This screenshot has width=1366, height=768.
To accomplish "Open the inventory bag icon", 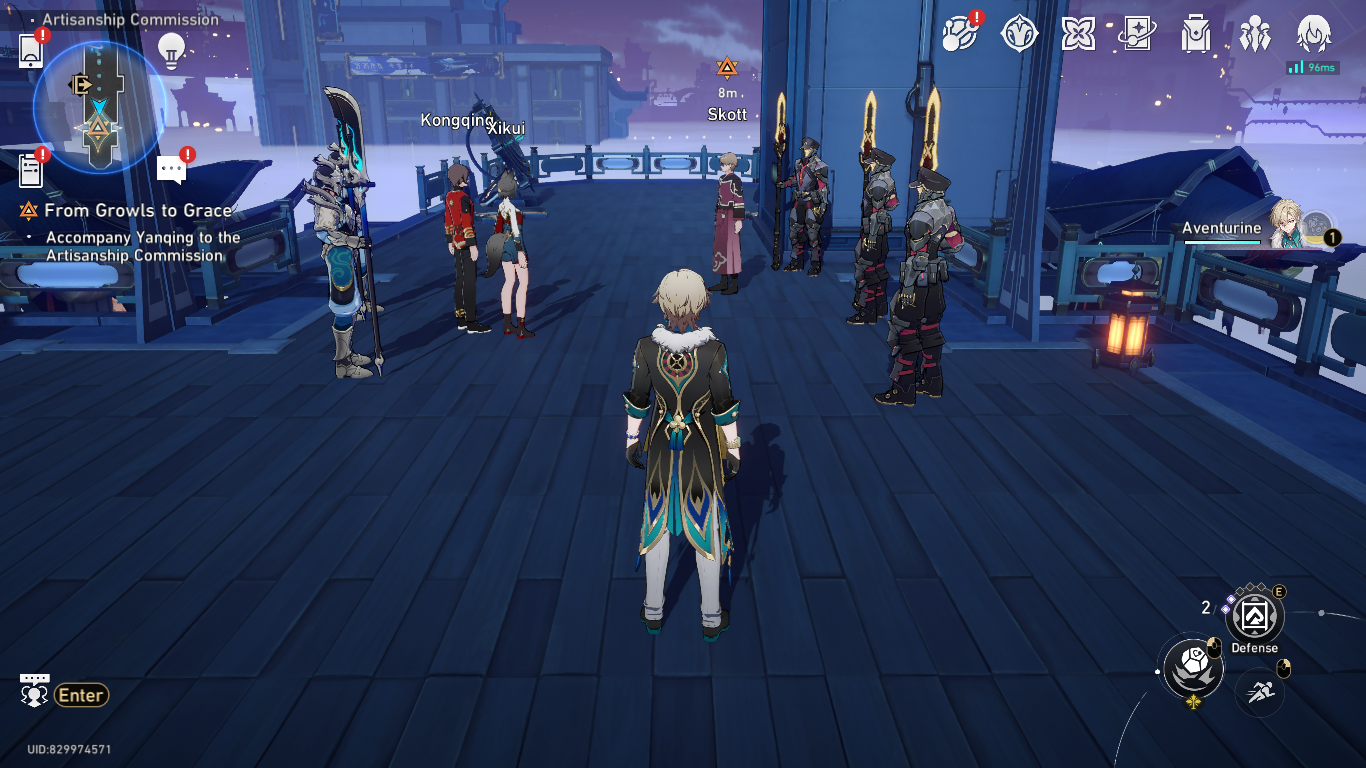I will tap(1197, 36).
